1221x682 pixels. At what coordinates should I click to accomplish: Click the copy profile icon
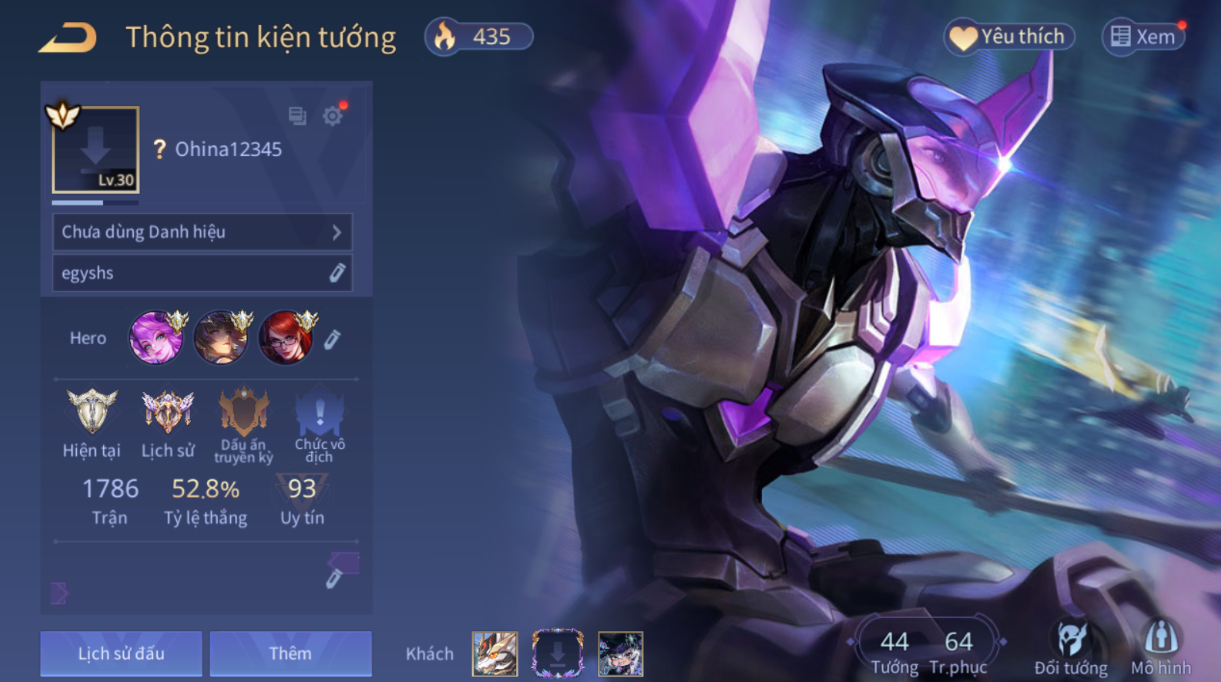coord(297,116)
